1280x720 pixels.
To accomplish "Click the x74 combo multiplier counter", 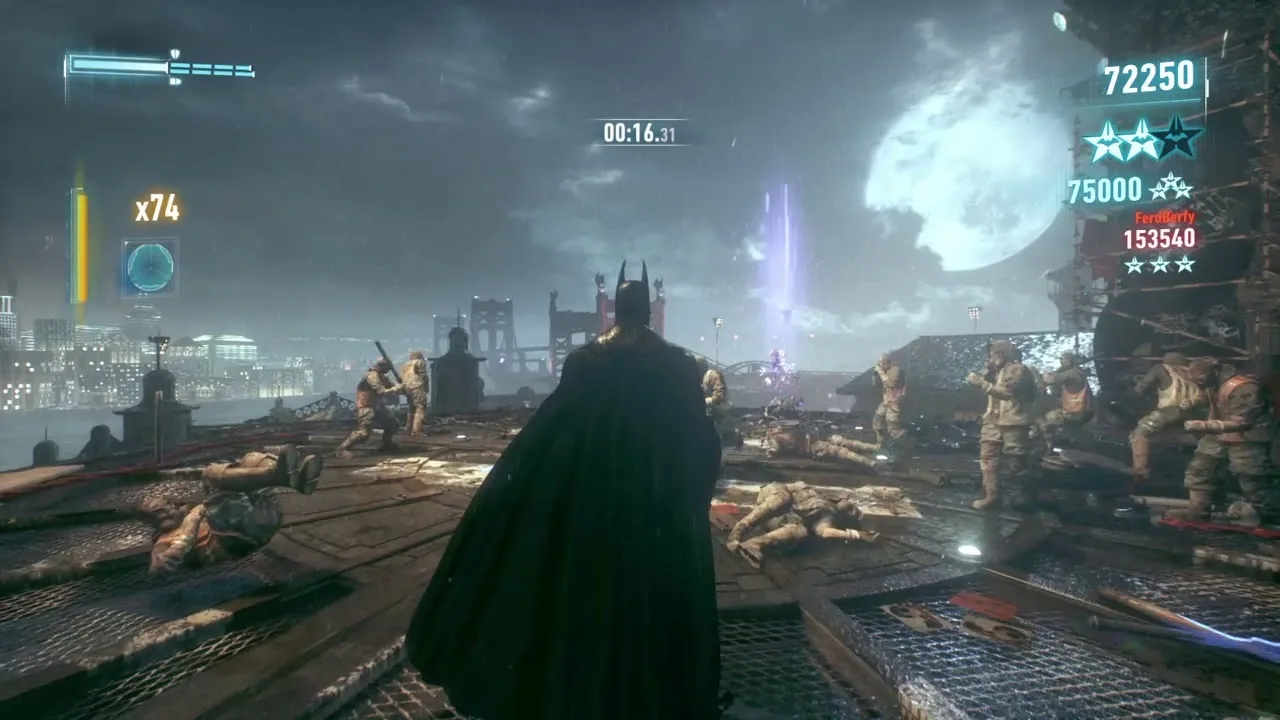I will [157, 207].
